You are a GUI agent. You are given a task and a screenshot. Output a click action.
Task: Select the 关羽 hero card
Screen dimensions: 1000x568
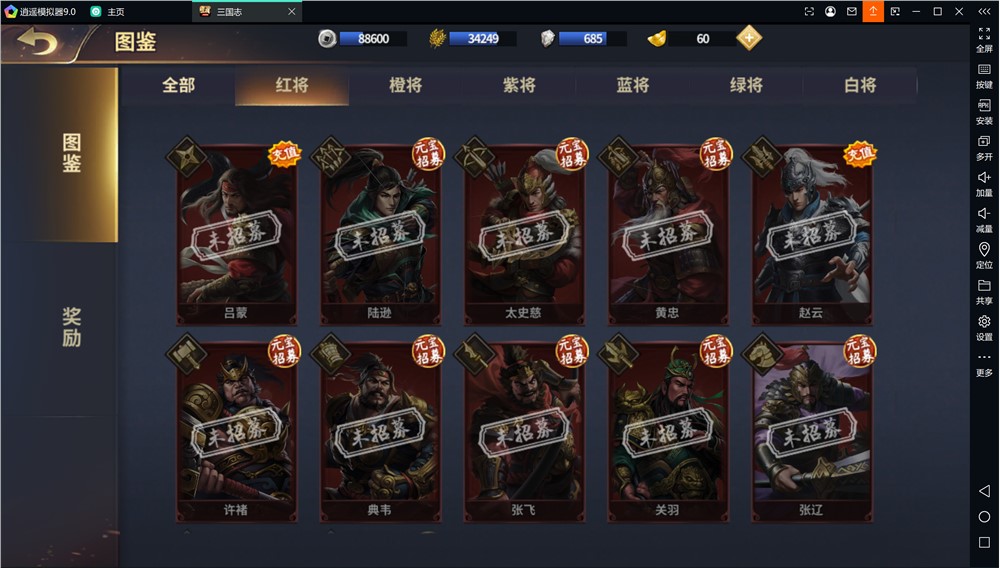(x=667, y=431)
